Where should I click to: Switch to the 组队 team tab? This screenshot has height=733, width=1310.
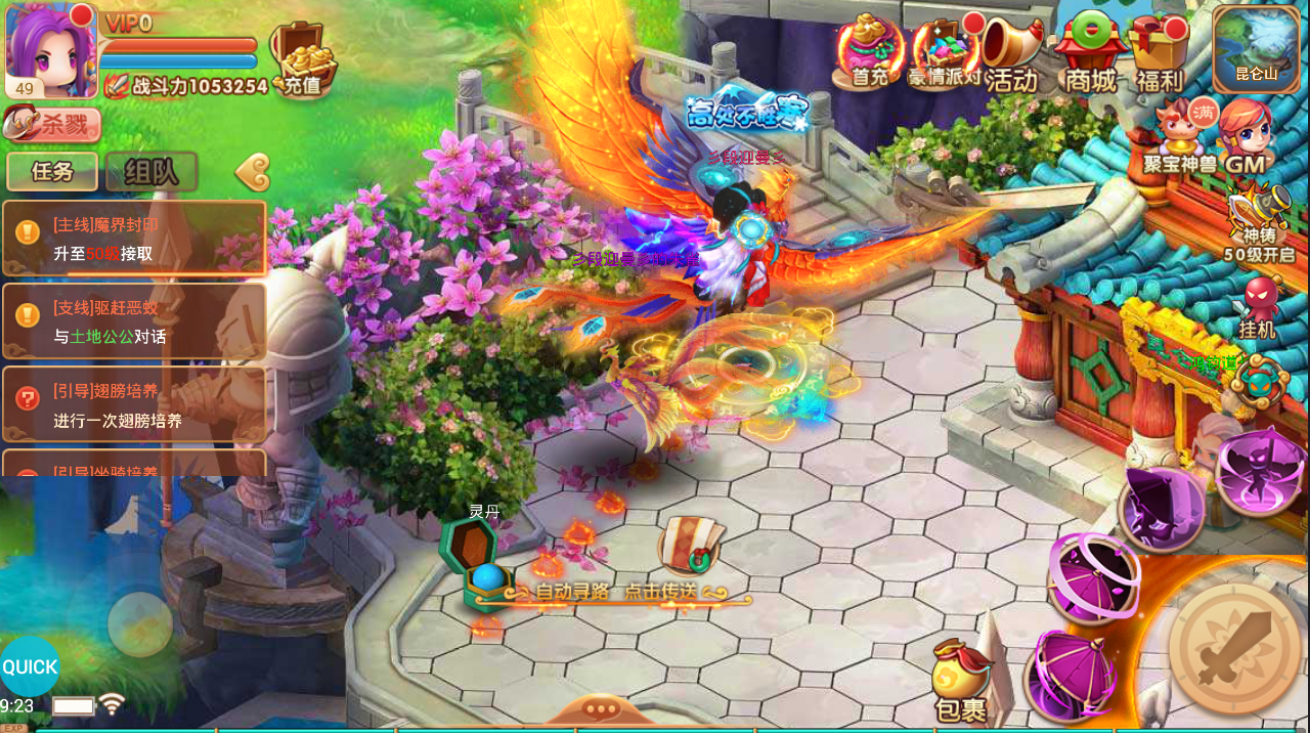[151, 171]
